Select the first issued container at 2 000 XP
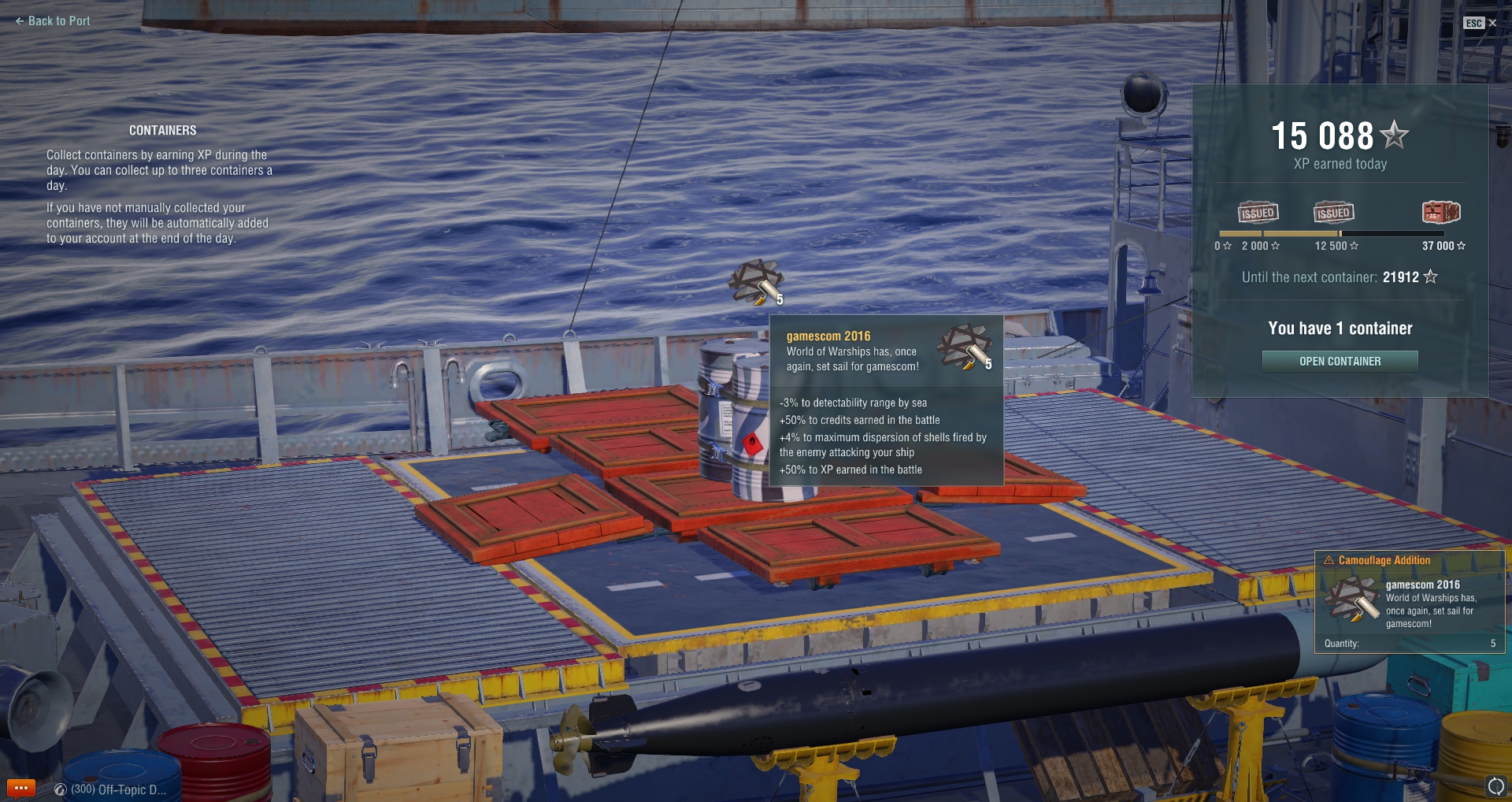 pyautogui.click(x=1258, y=213)
